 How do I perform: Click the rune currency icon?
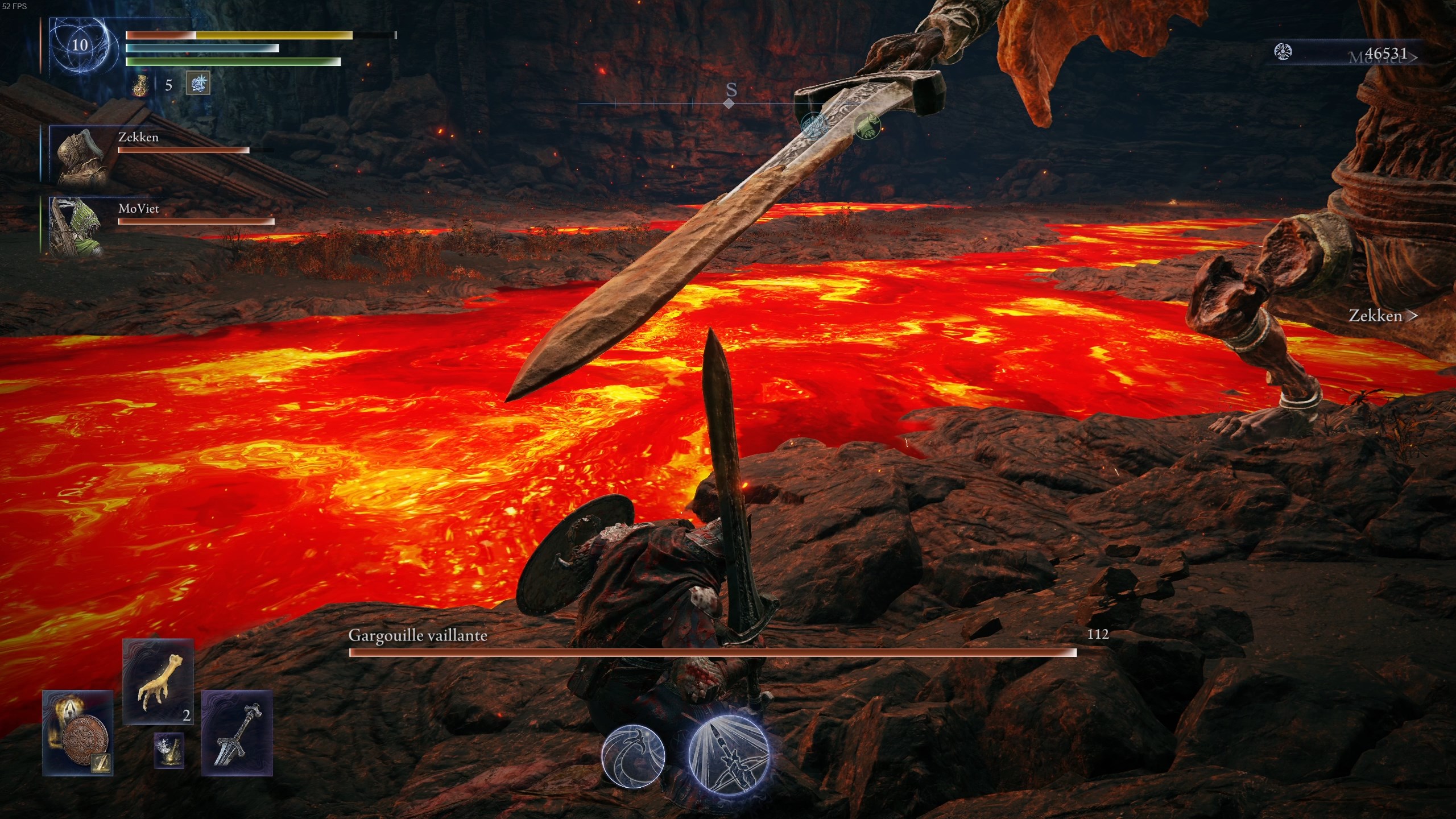tap(1283, 52)
